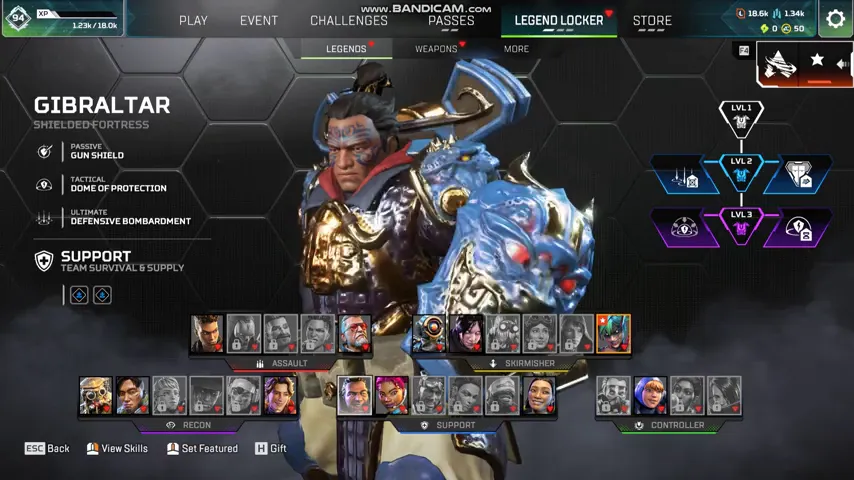
Task: Open View Skills
Action: point(117,448)
